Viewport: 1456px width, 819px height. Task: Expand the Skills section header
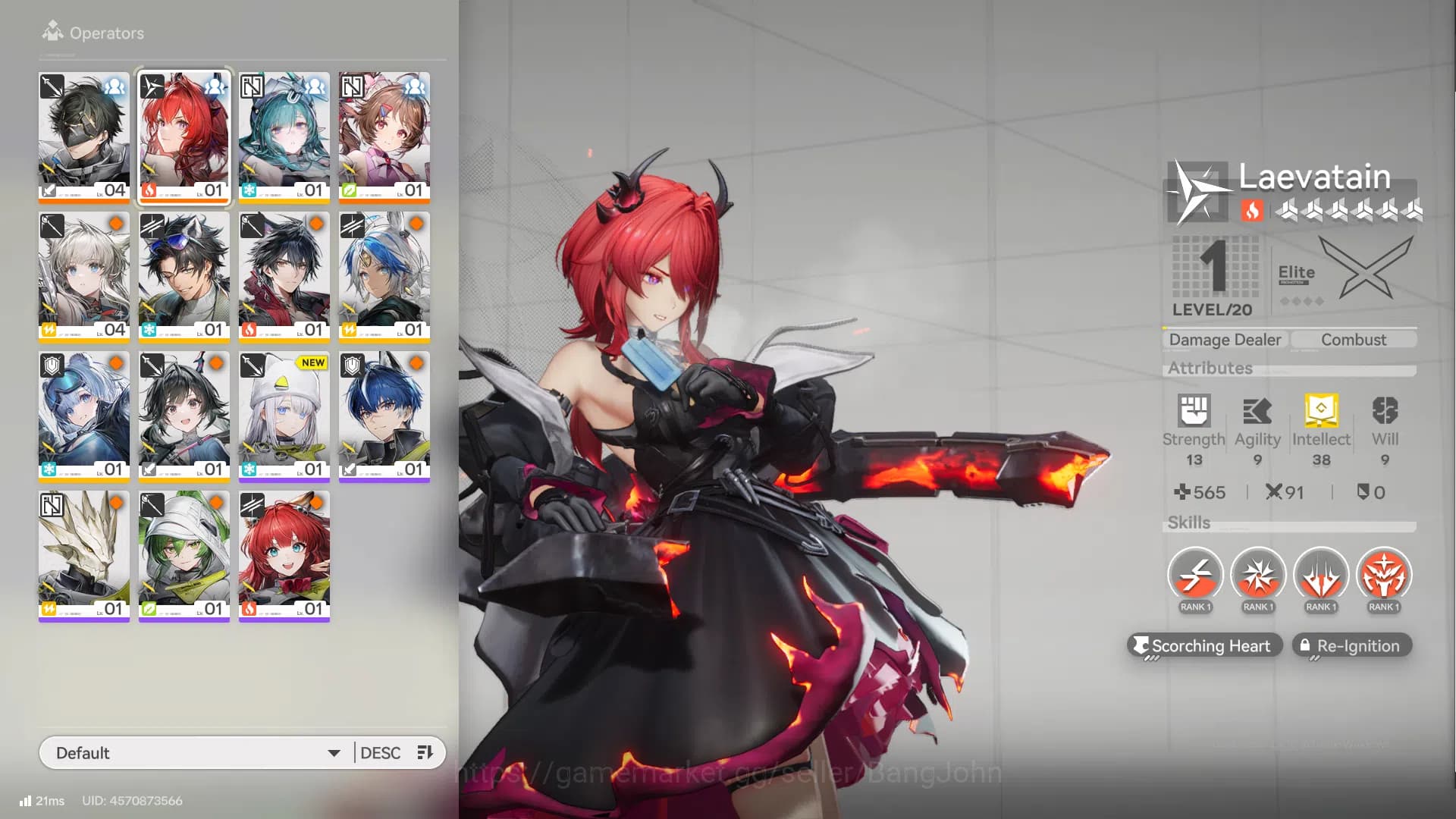click(x=1189, y=522)
